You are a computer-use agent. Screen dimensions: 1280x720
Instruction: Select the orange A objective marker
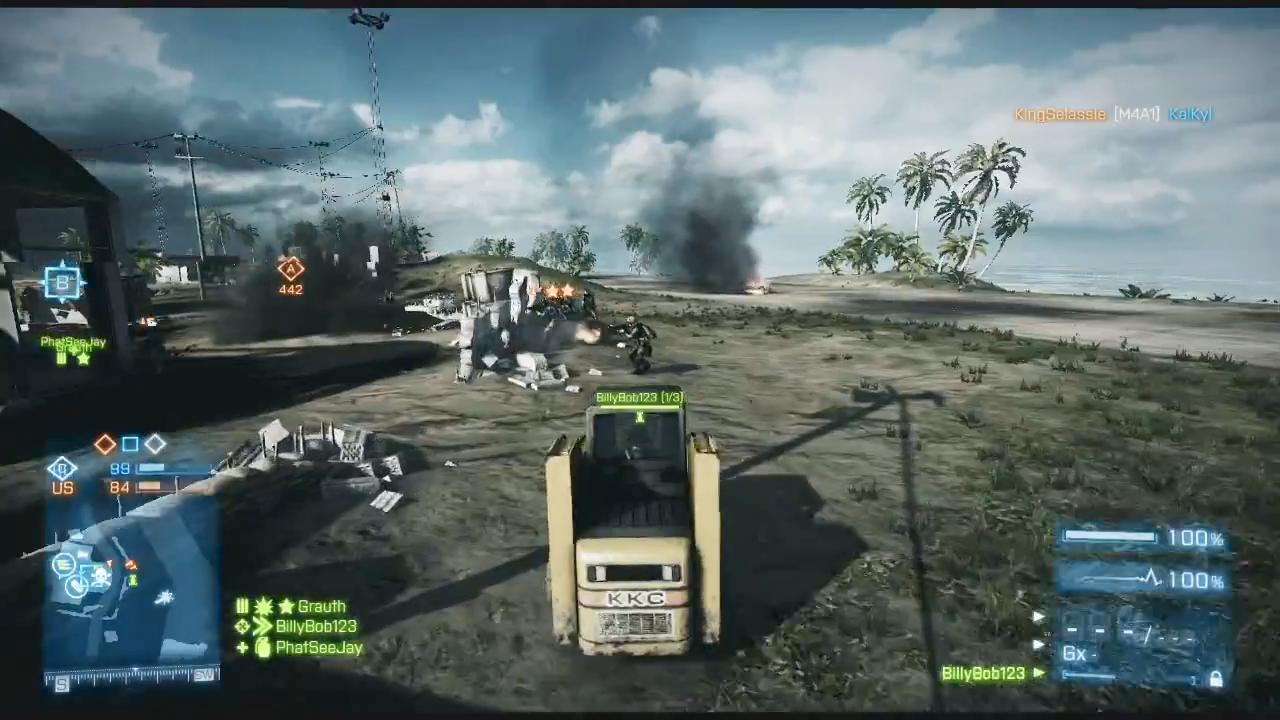290,268
